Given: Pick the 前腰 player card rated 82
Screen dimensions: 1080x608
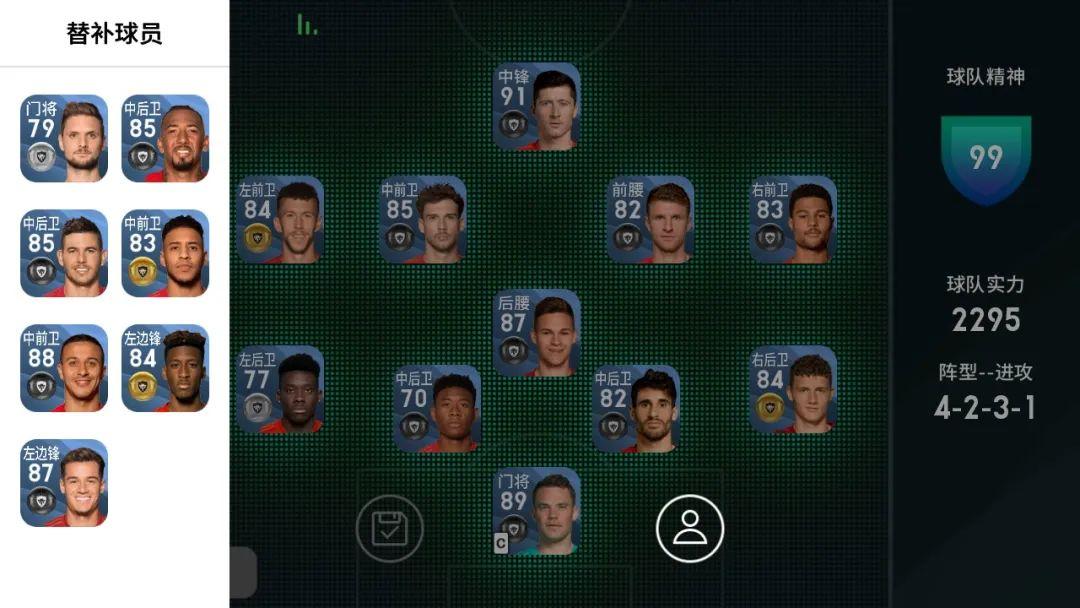Looking at the screenshot, I should pos(650,220).
